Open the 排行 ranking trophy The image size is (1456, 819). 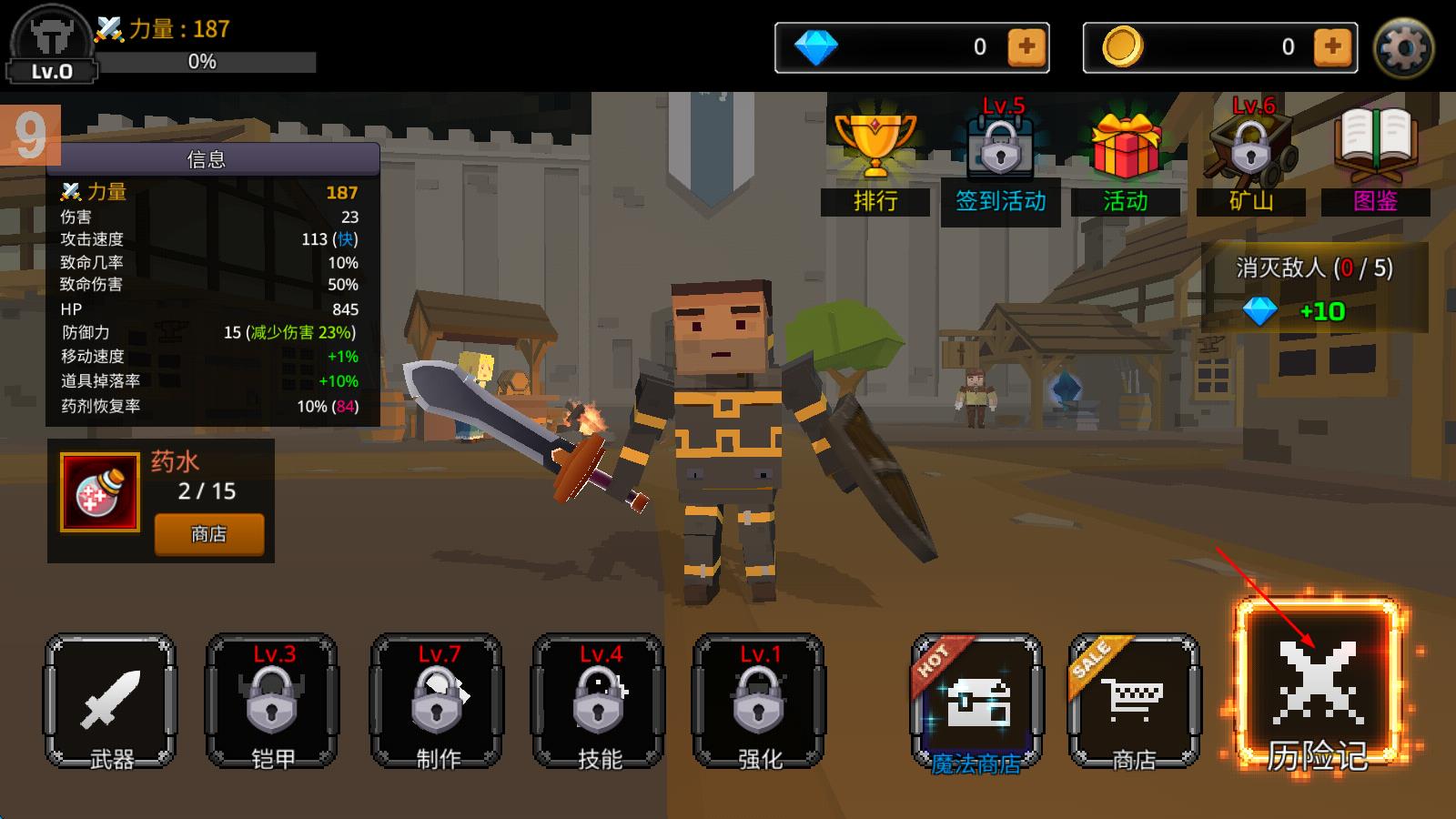tap(875, 161)
